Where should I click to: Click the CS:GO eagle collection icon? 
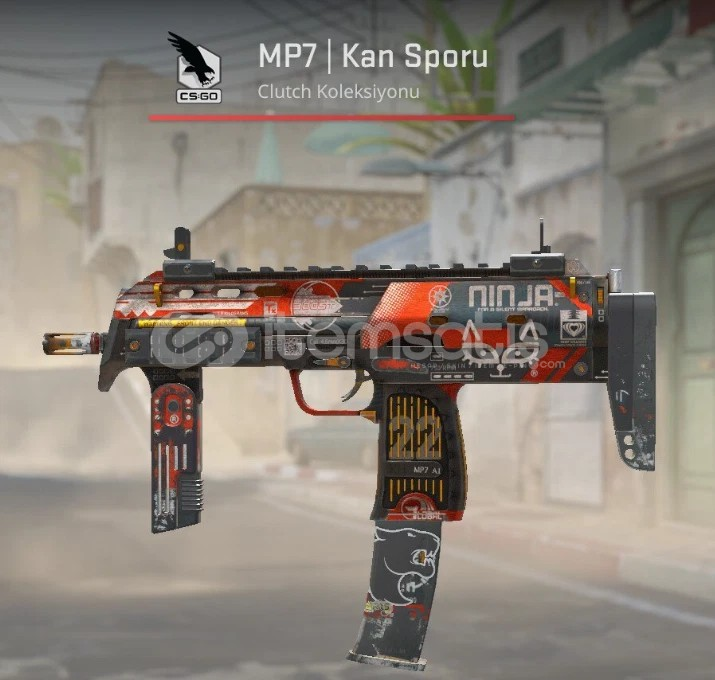[x=197, y=68]
